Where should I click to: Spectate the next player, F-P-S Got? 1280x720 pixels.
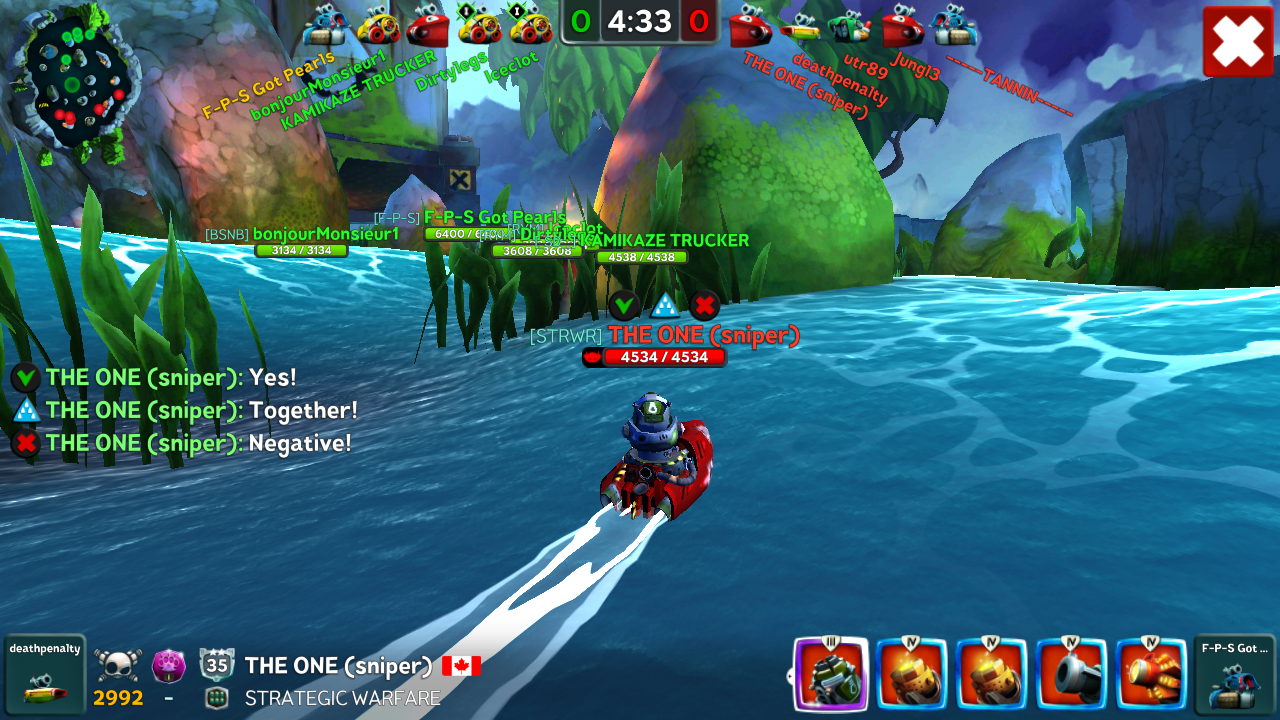tap(1234, 674)
